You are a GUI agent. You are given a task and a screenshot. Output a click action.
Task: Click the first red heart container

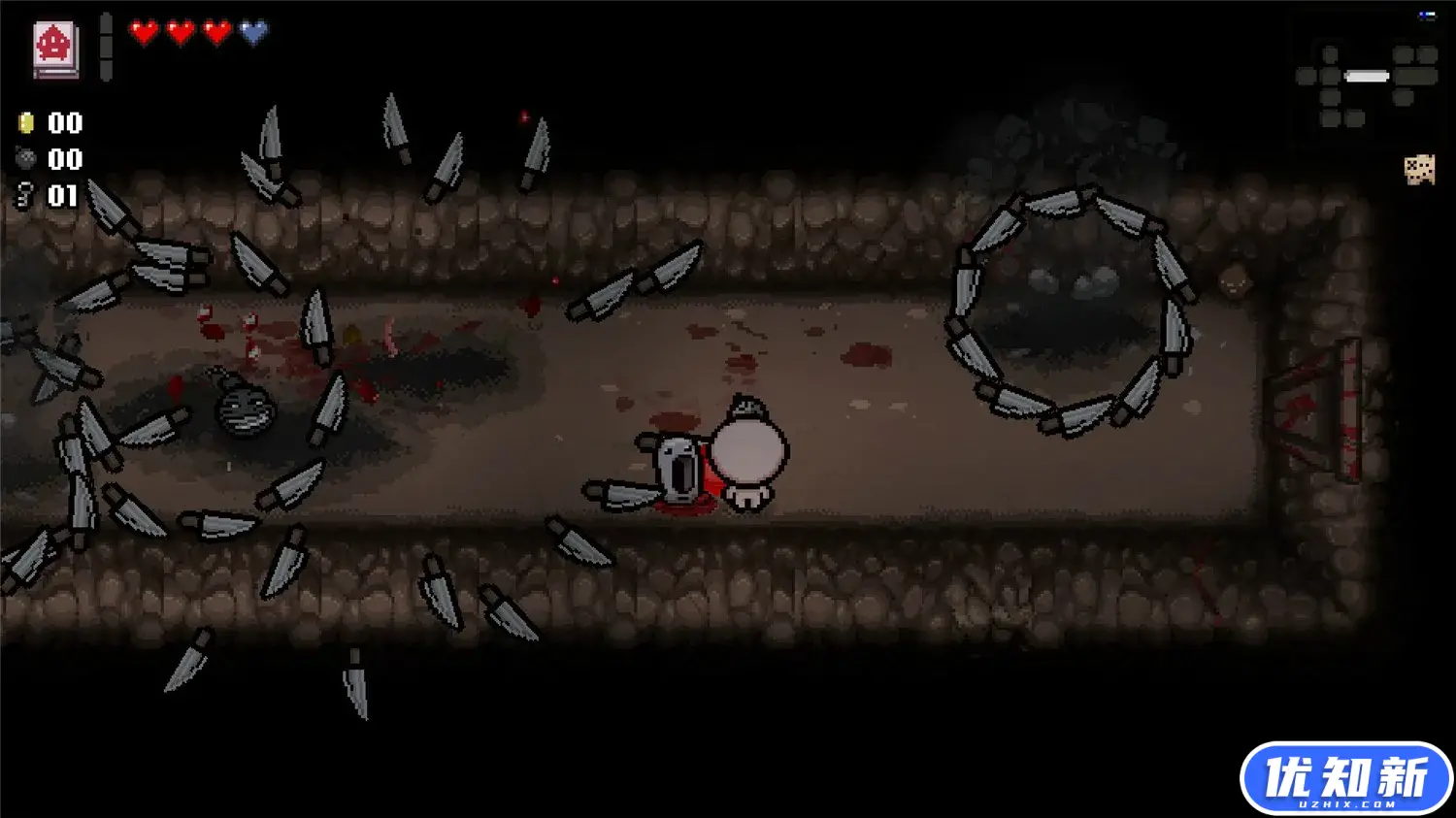pos(142,29)
